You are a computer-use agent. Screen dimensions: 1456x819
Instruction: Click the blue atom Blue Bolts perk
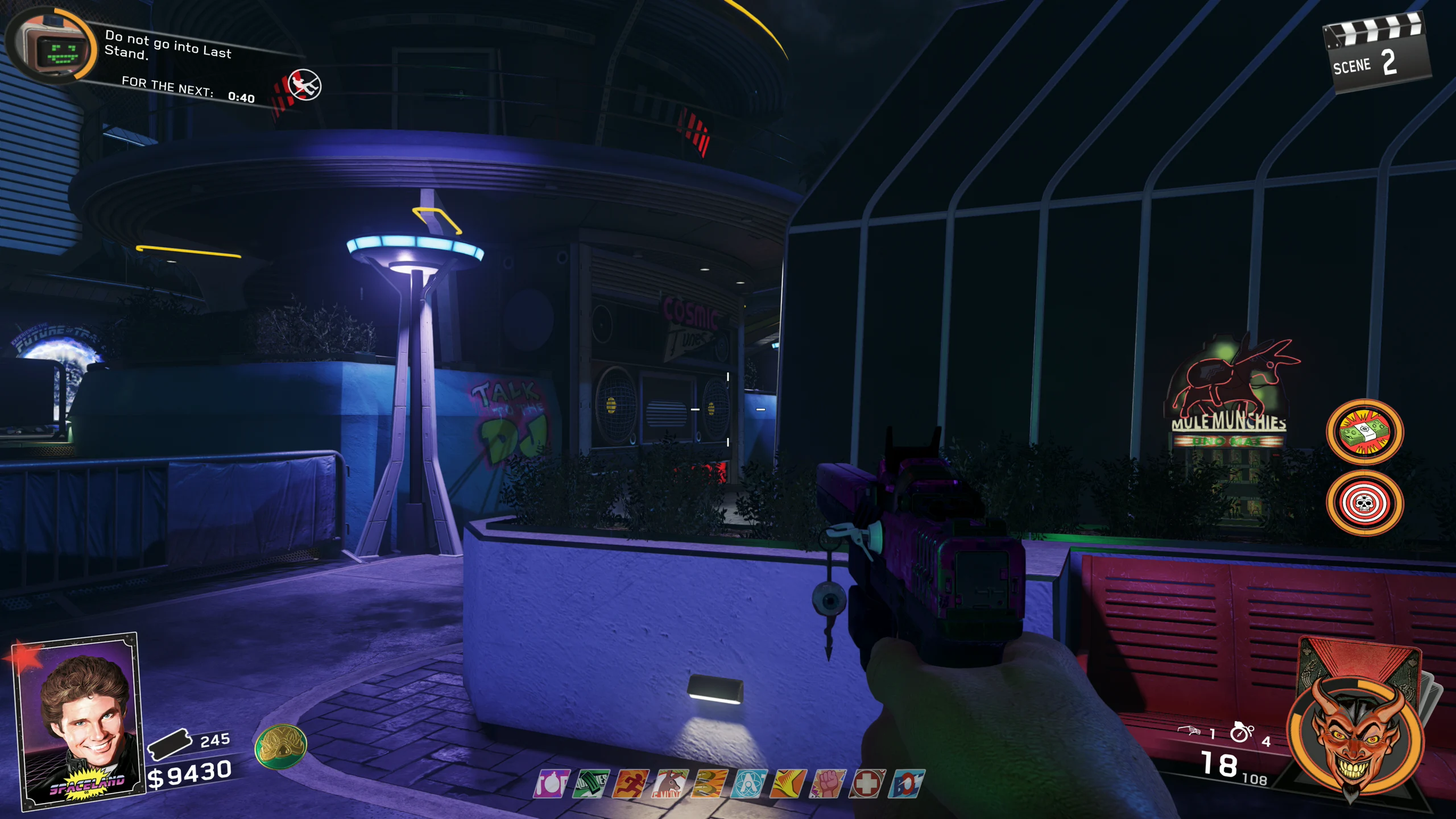tap(748, 784)
